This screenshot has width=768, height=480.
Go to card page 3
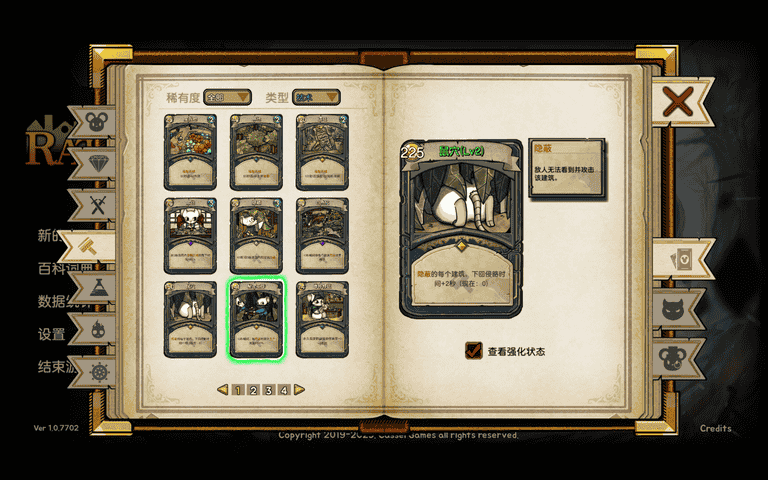[269, 390]
